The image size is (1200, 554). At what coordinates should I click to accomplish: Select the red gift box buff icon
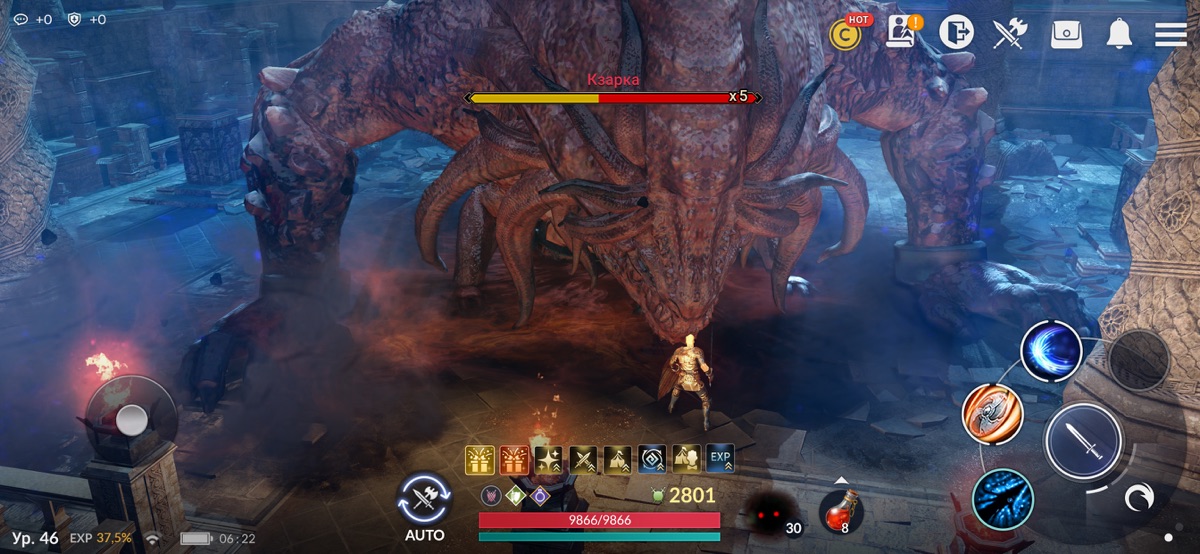coord(514,459)
